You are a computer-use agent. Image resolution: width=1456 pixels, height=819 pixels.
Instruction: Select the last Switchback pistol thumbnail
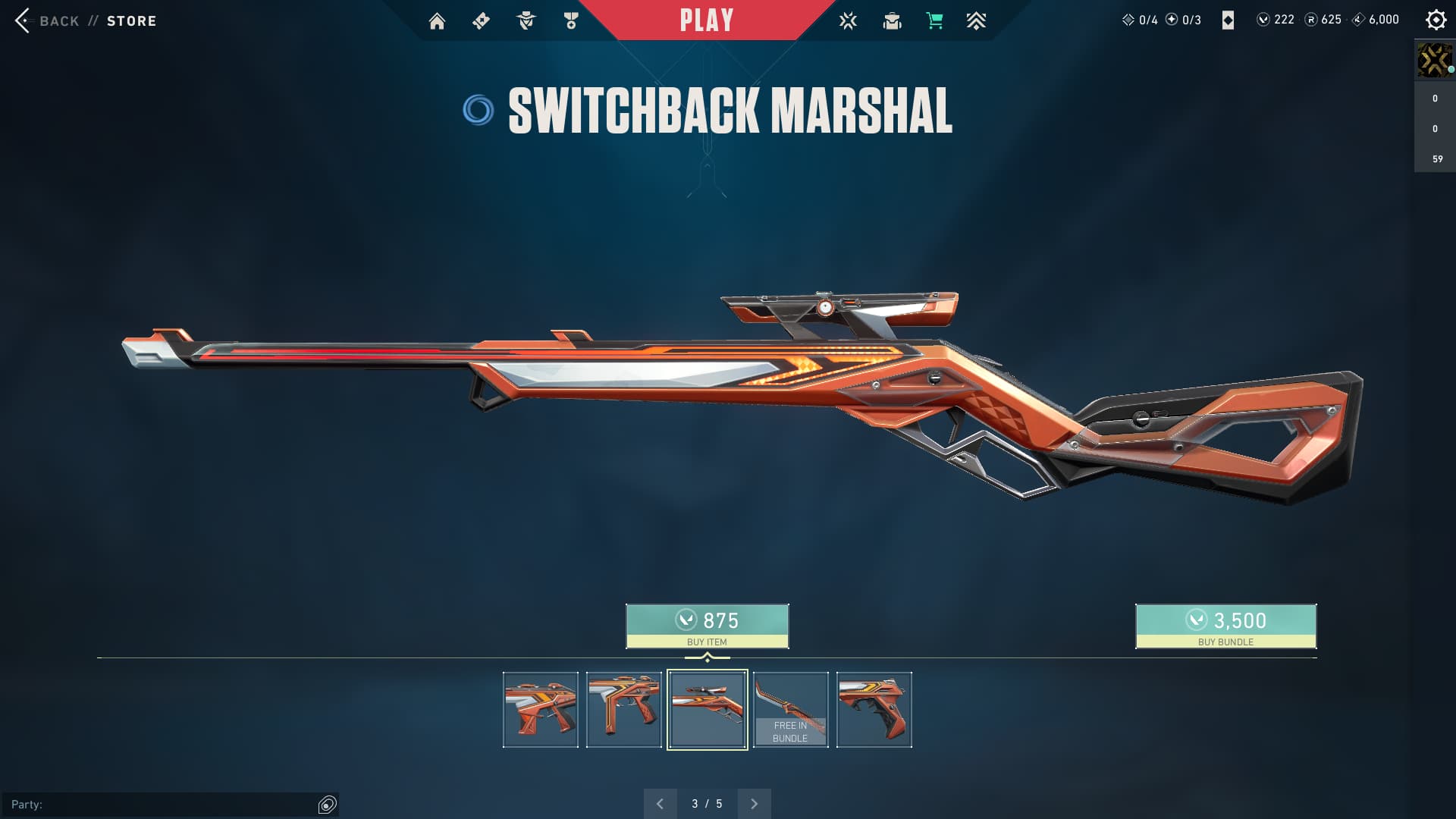click(x=874, y=710)
